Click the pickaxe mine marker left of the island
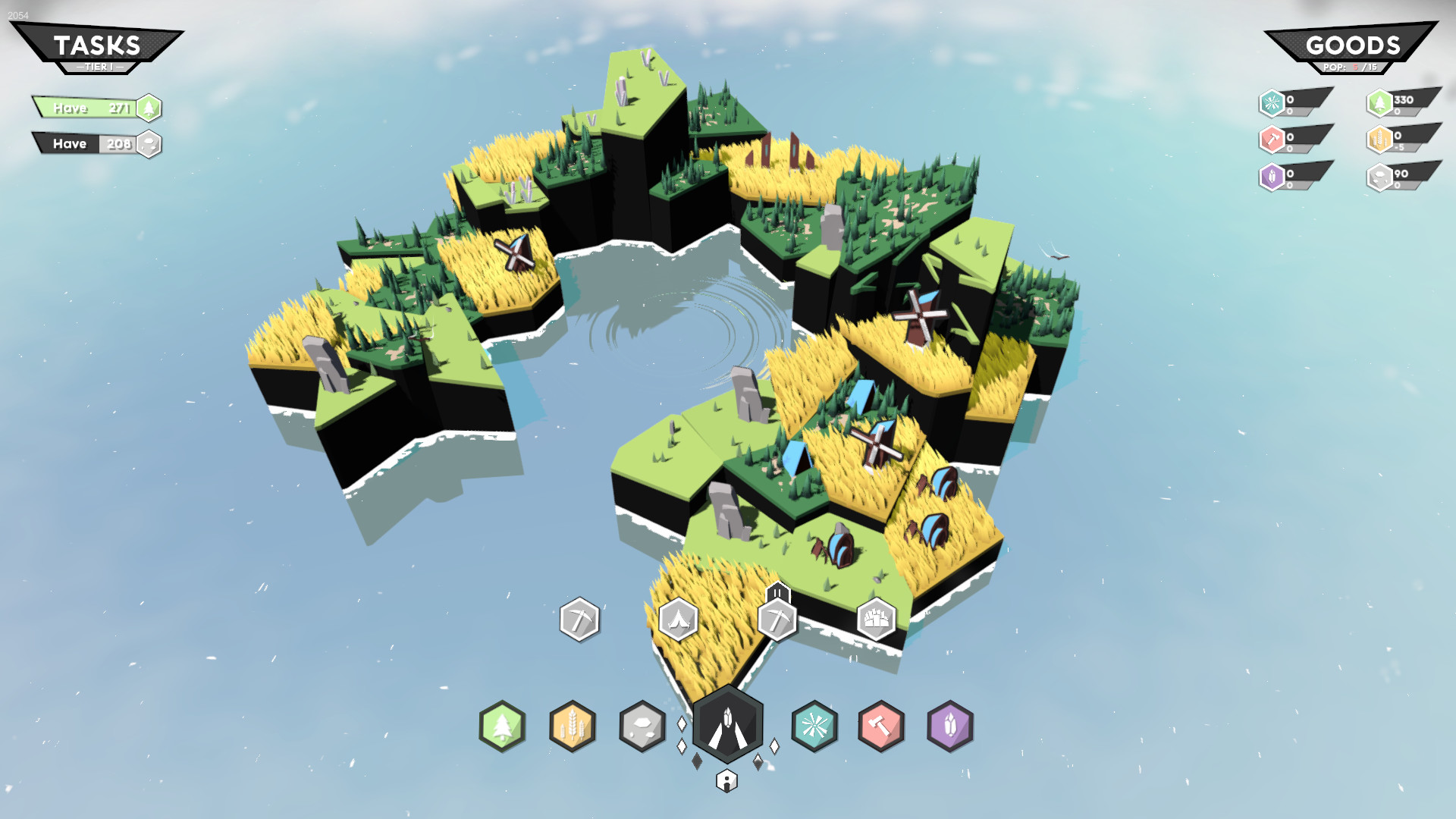Screen dimensions: 1456x819 tap(579, 620)
